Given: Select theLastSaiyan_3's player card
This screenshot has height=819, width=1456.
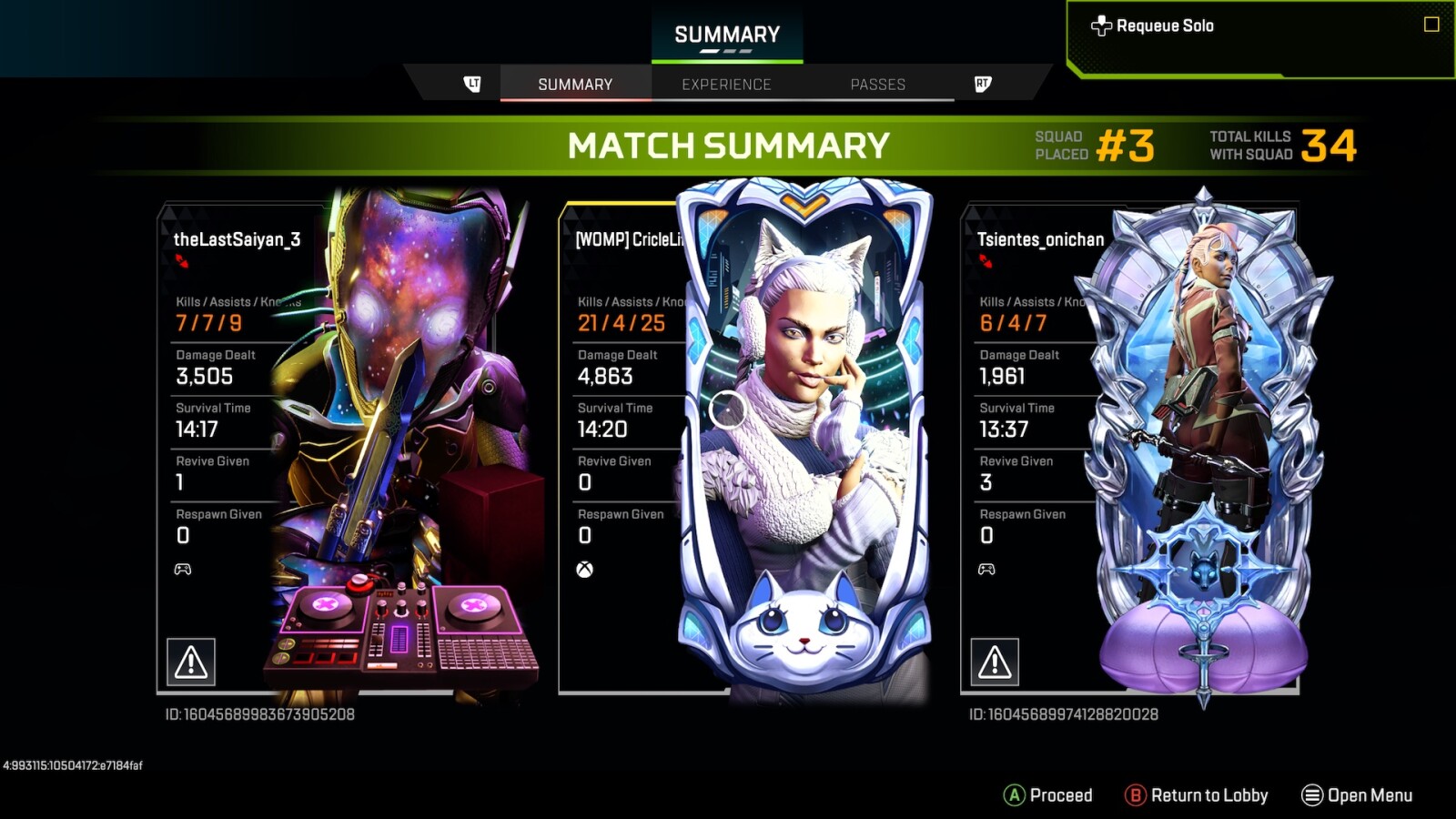Looking at the screenshot, I should (346, 446).
